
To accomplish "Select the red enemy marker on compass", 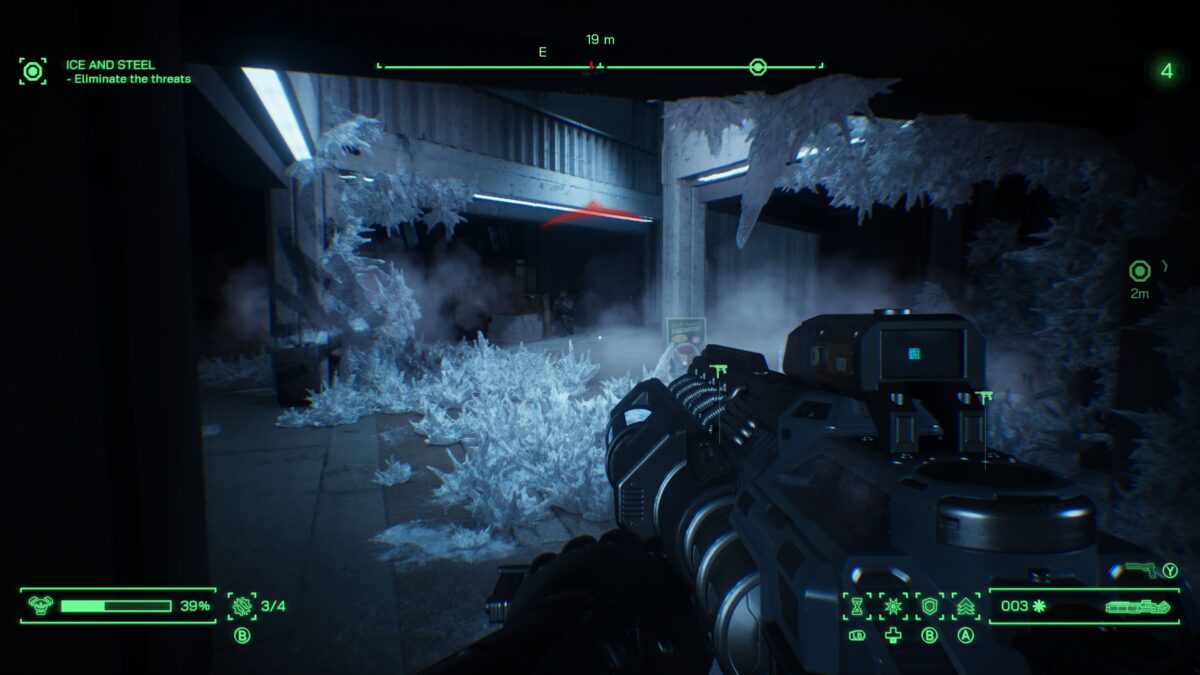I will [x=592, y=66].
